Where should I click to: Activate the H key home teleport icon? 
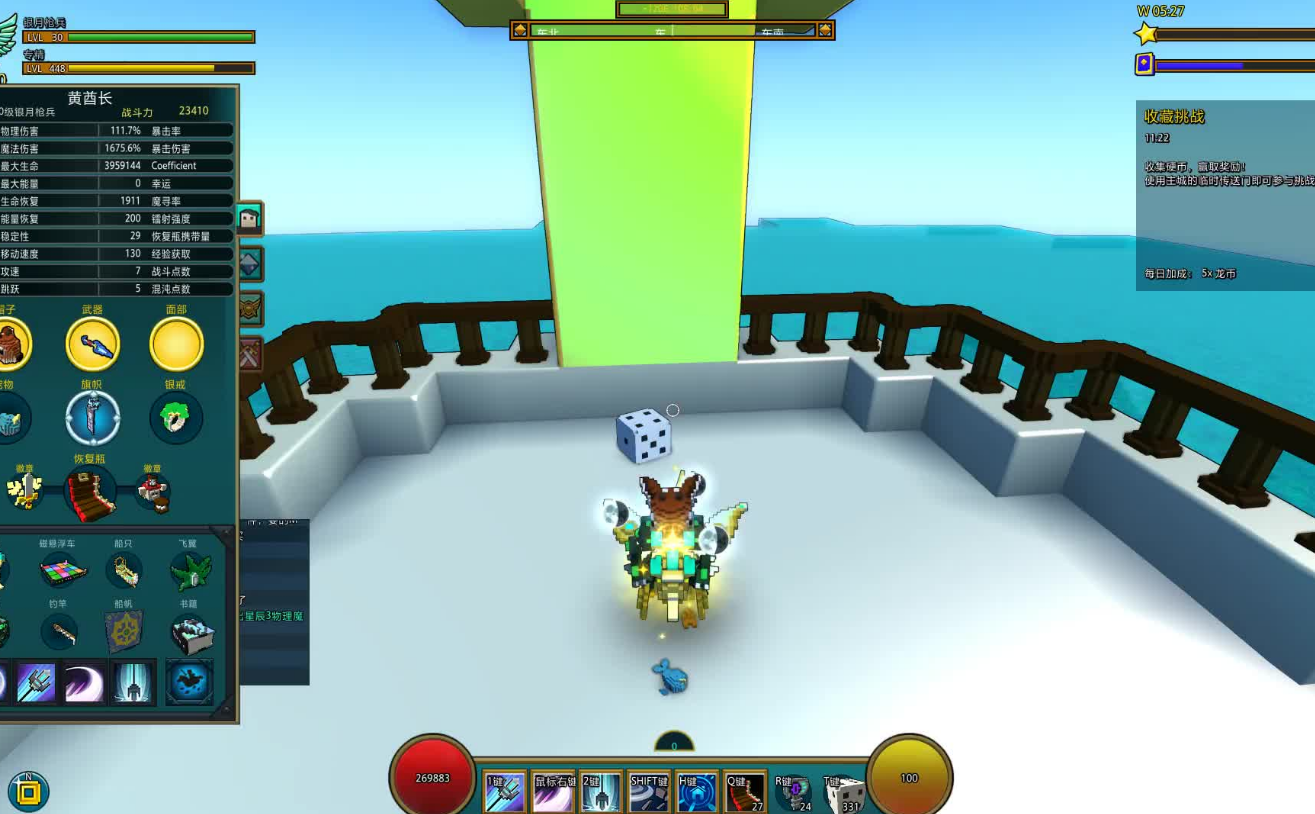697,793
